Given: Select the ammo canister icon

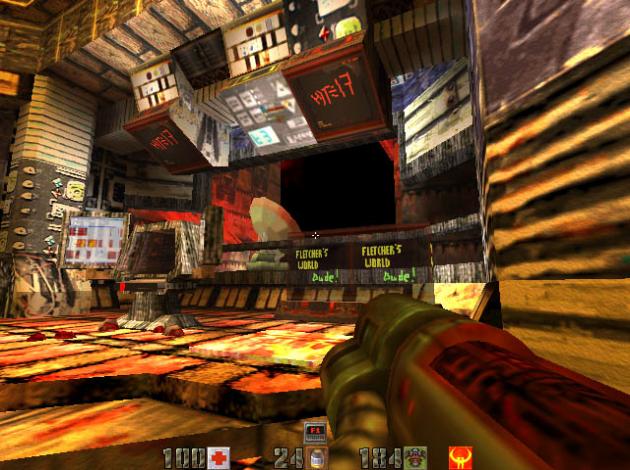Looking at the screenshot, I should (x=317, y=458).
